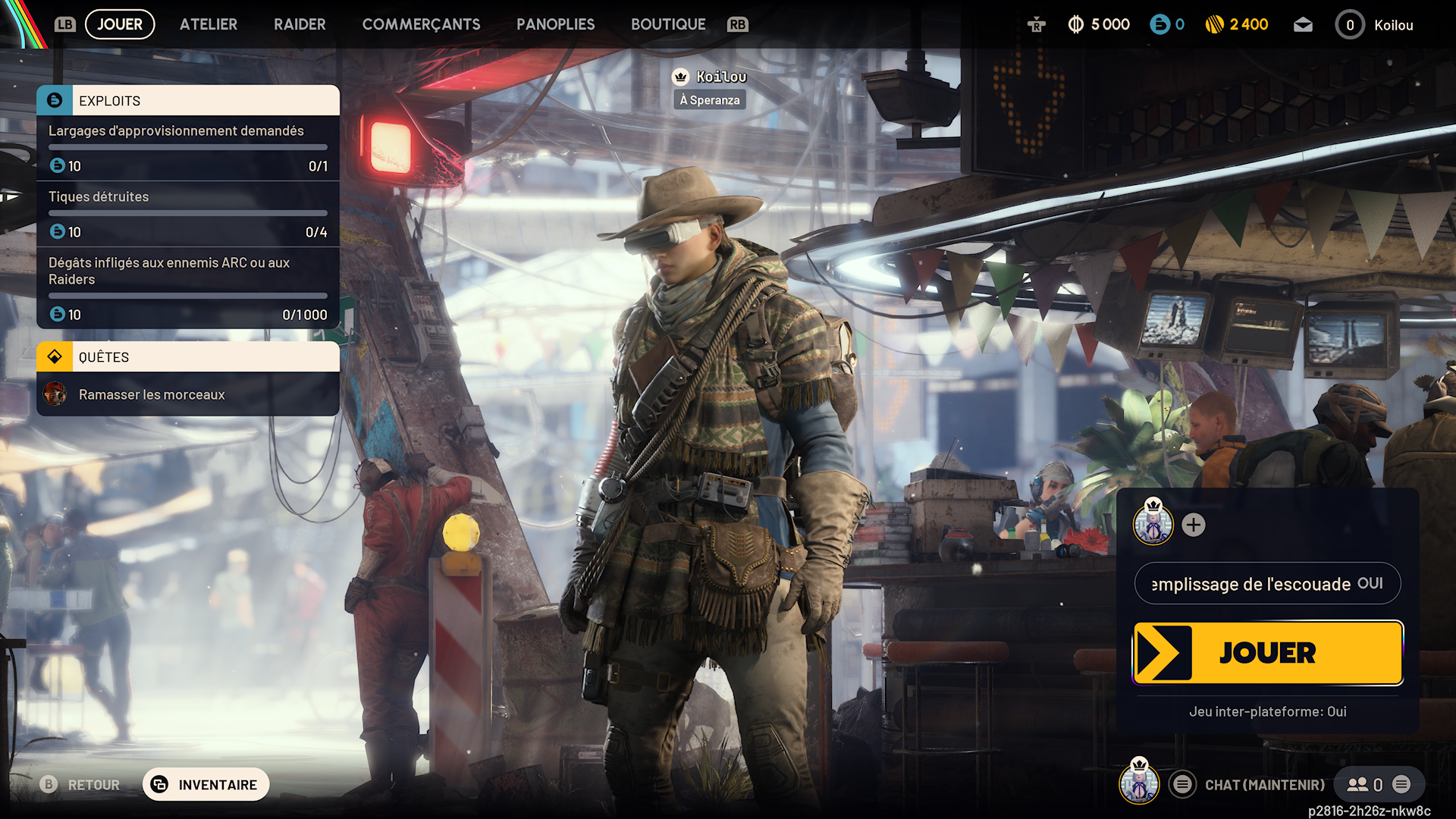Image resolution: width=1456 pixels, height=819 pixels.
Task: Open the mail inbox envelope icon
Action: click(x=1303, y=25)
